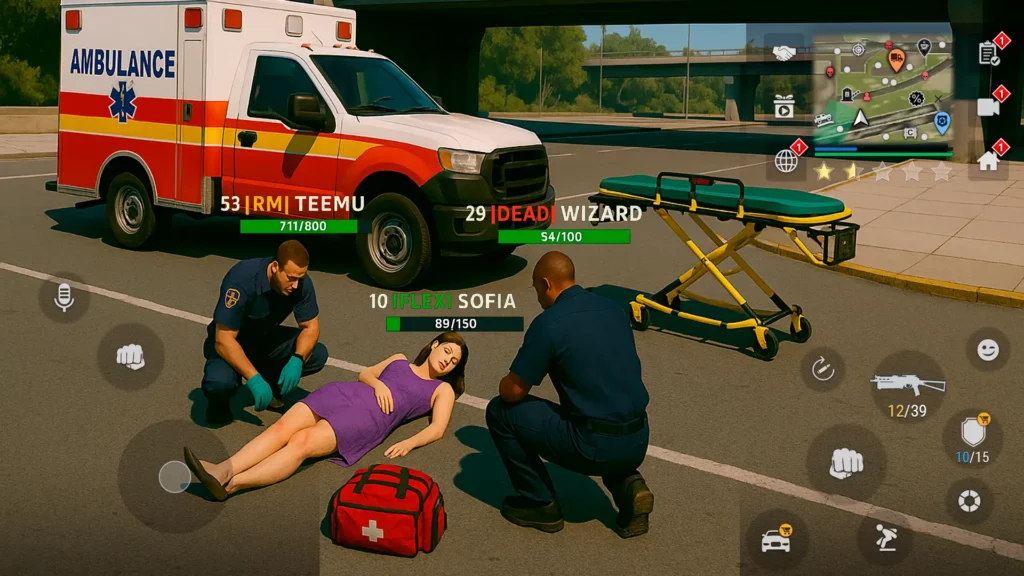
Task: Click the percent discount marker on minimap
Action: click(916, 98)
